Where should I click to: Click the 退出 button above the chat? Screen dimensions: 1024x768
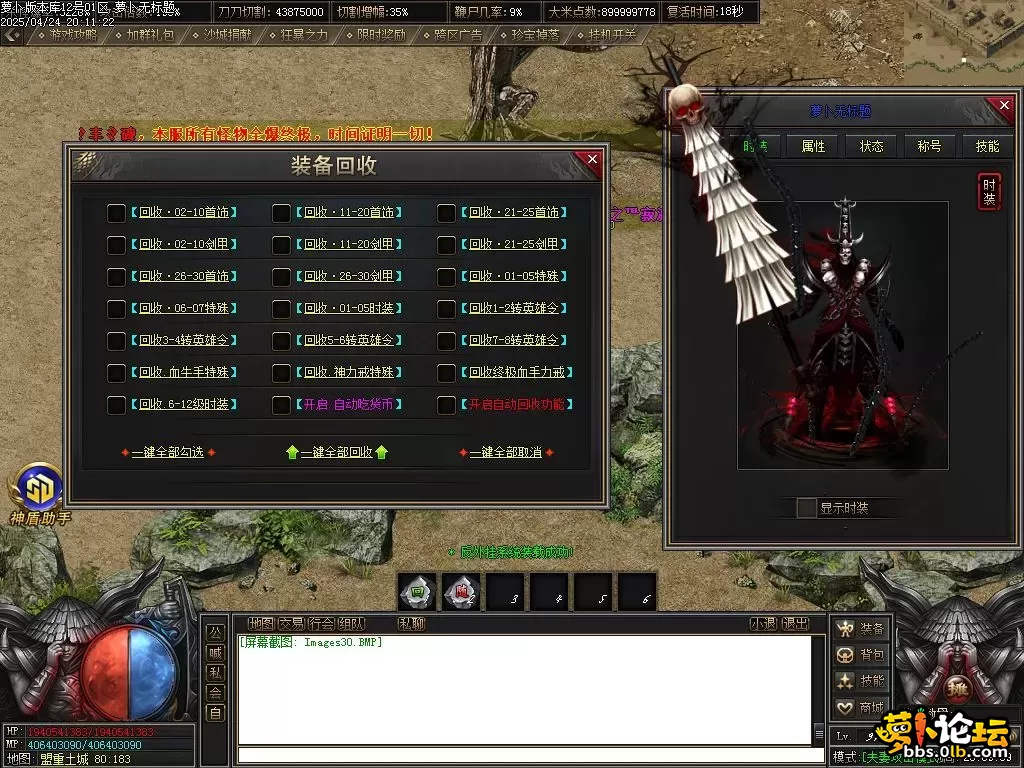coord(795,624)
